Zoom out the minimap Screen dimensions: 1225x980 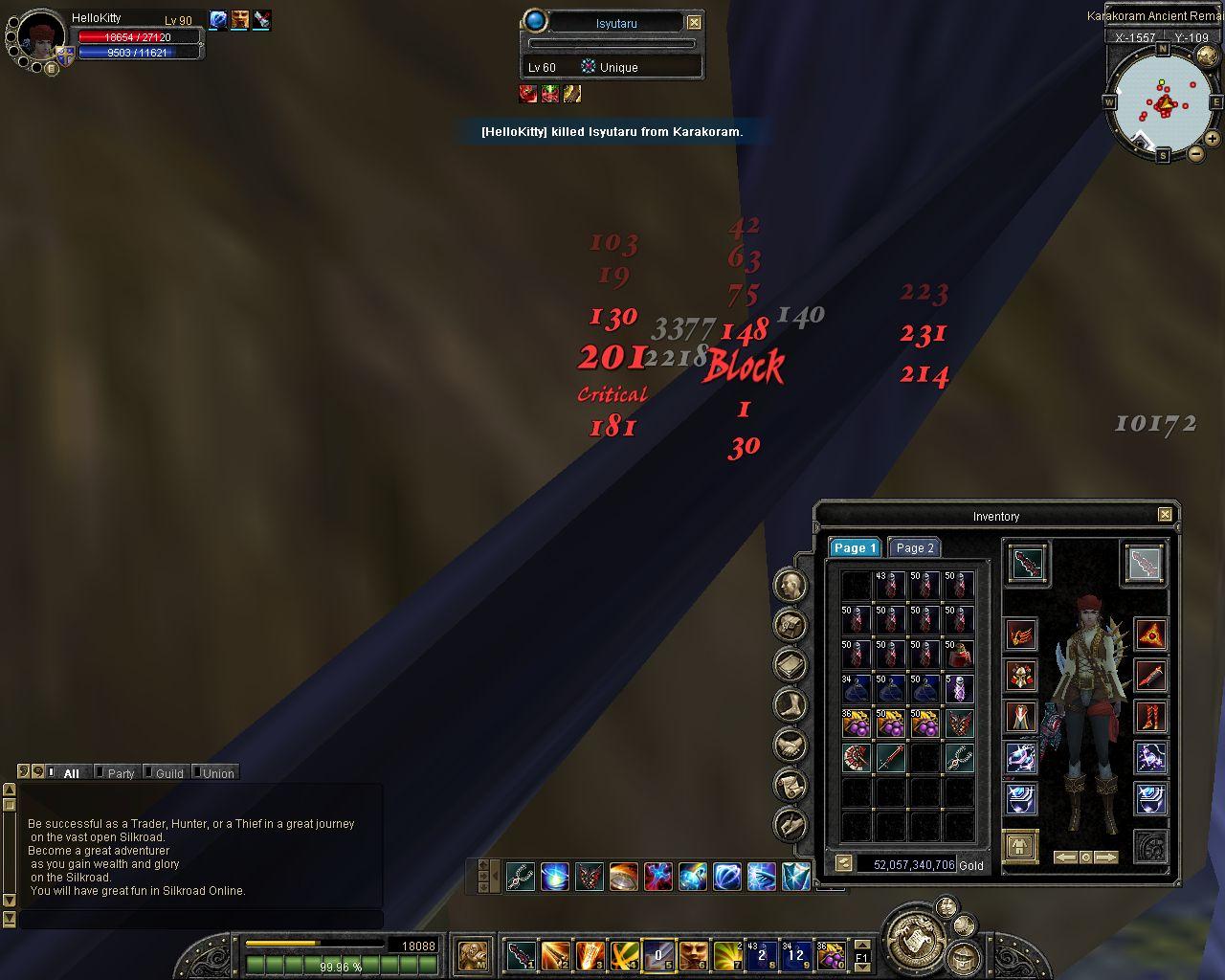pyautogui.click(x=1196, y=153)
